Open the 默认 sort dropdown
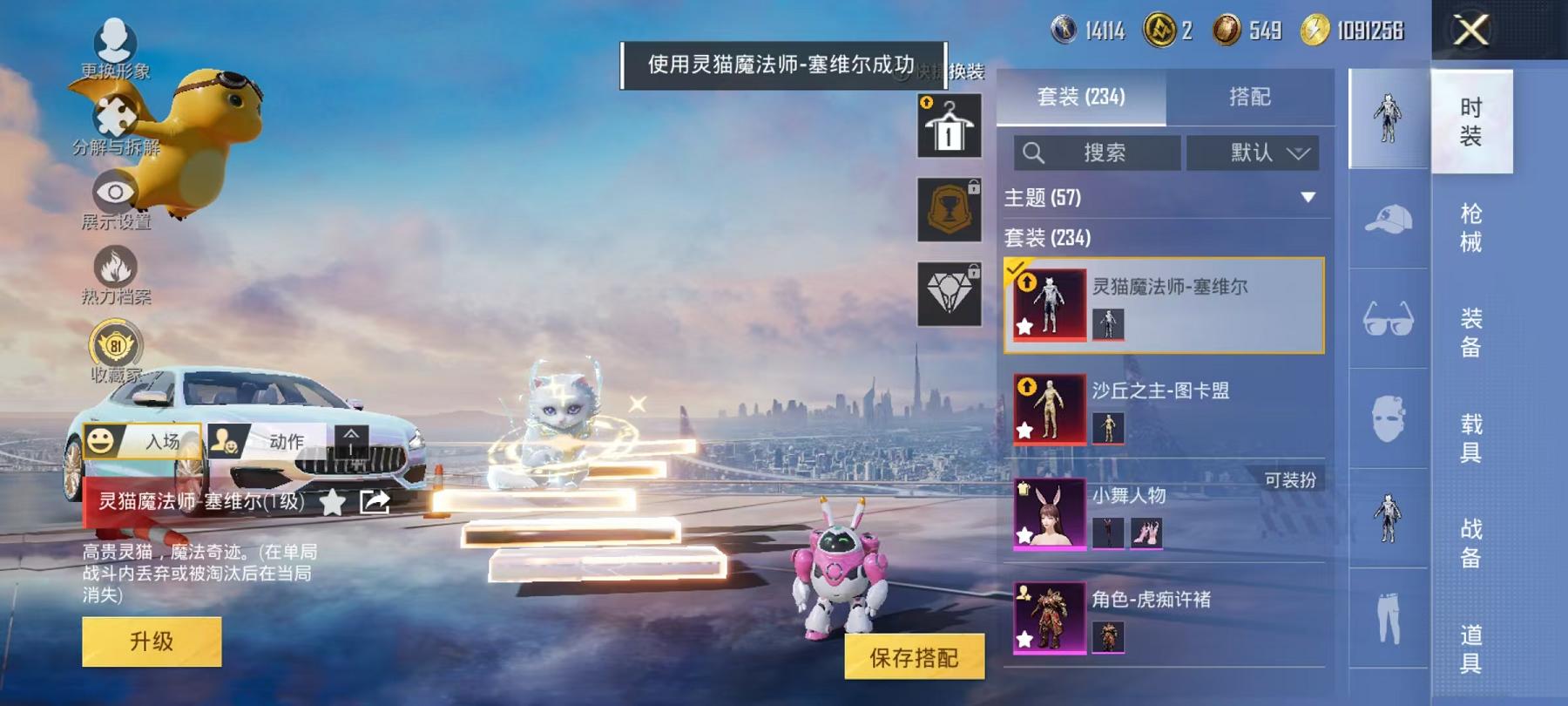The image size is (1568, 706). [1254, 153]
